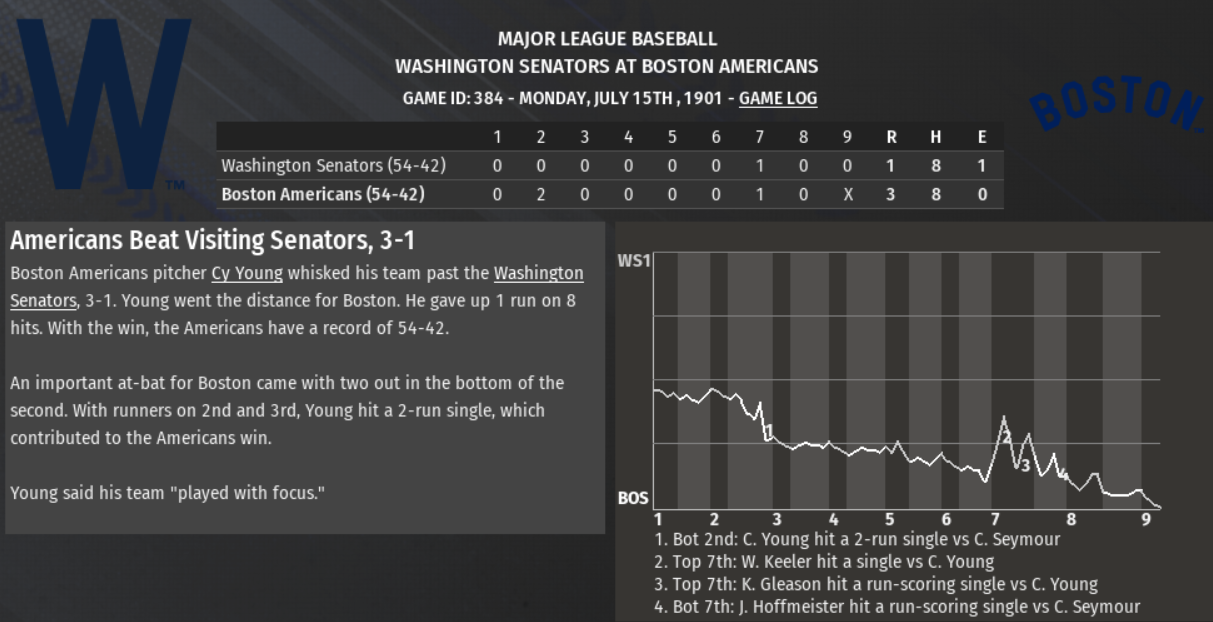The width and height of the screenshot is (1213, 622).
Task: Open the Game Log link
Action: point(777,98)
